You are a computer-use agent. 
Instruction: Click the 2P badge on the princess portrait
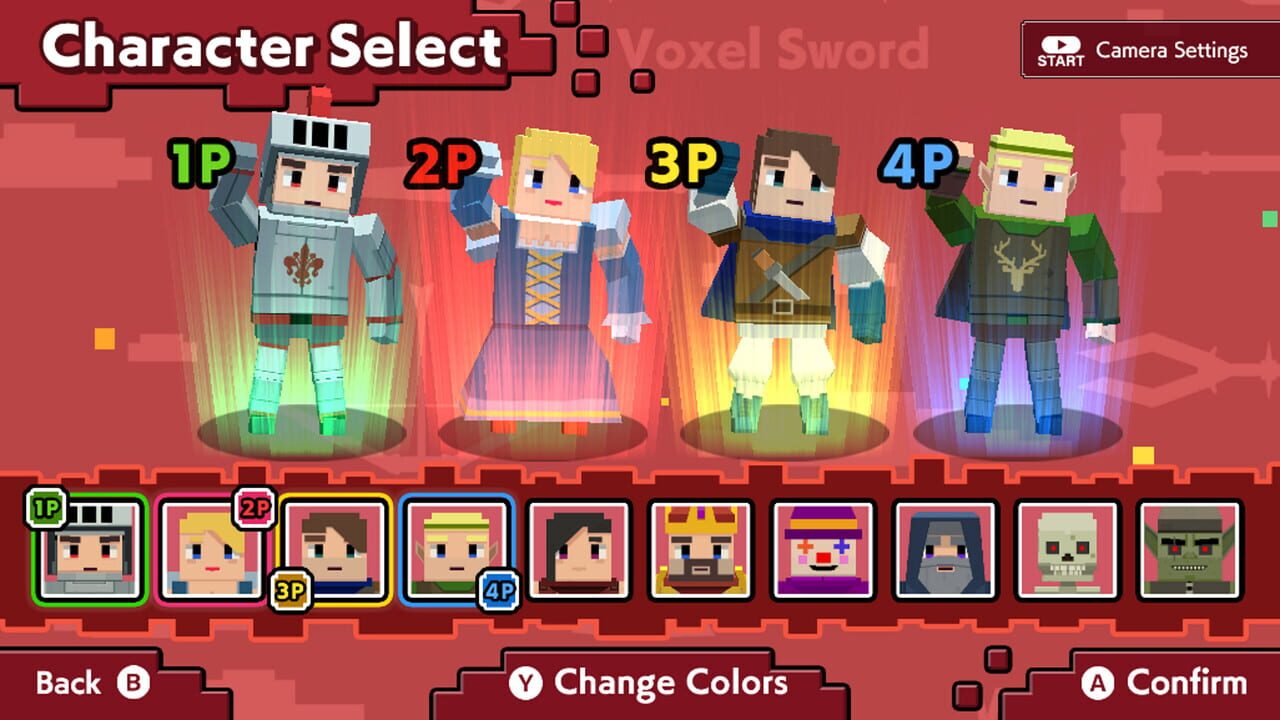pyautogui.click(x=257, y=509)
